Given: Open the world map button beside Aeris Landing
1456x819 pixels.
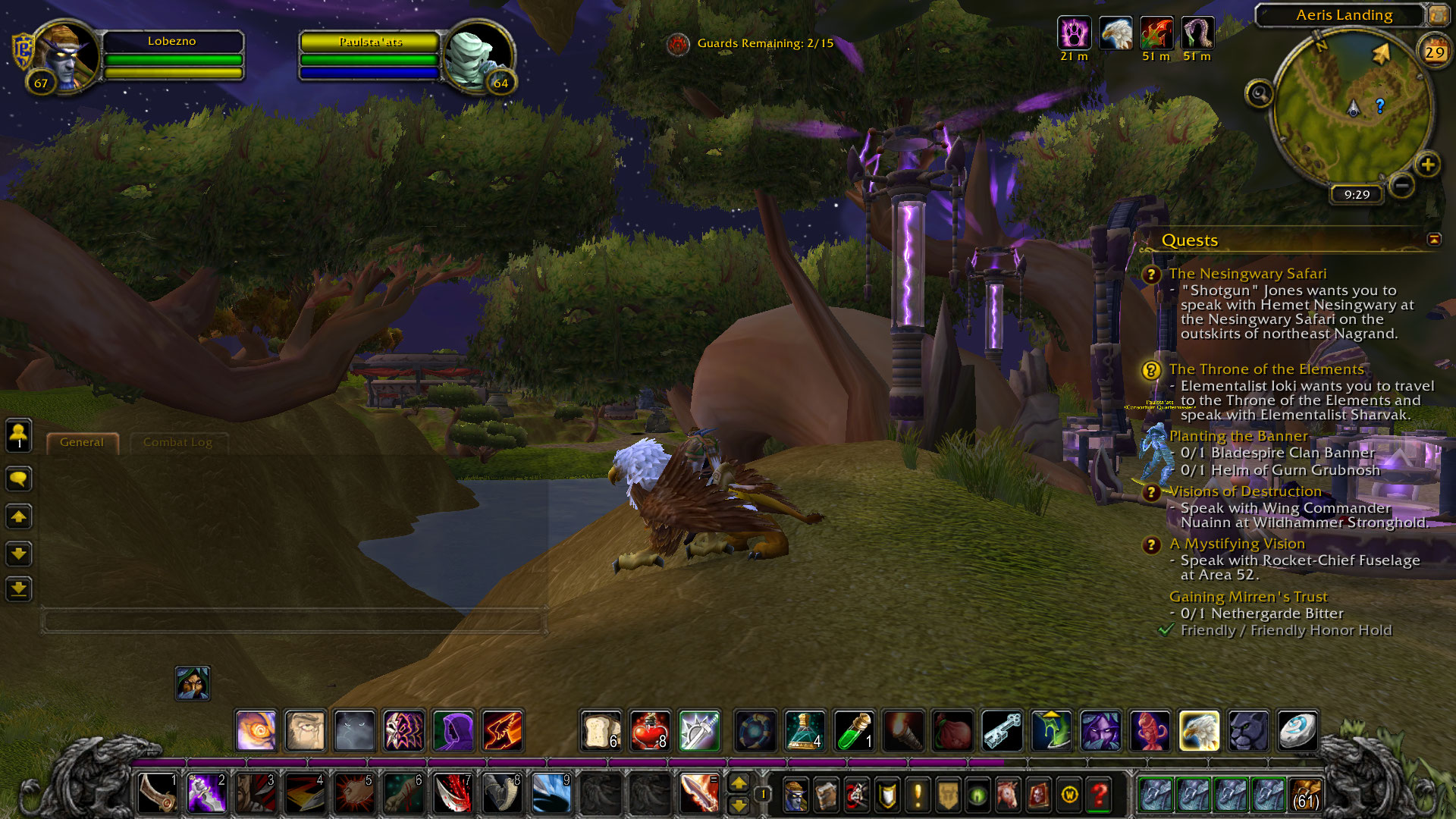Looking at the screenshot, I should (1437, 14).
